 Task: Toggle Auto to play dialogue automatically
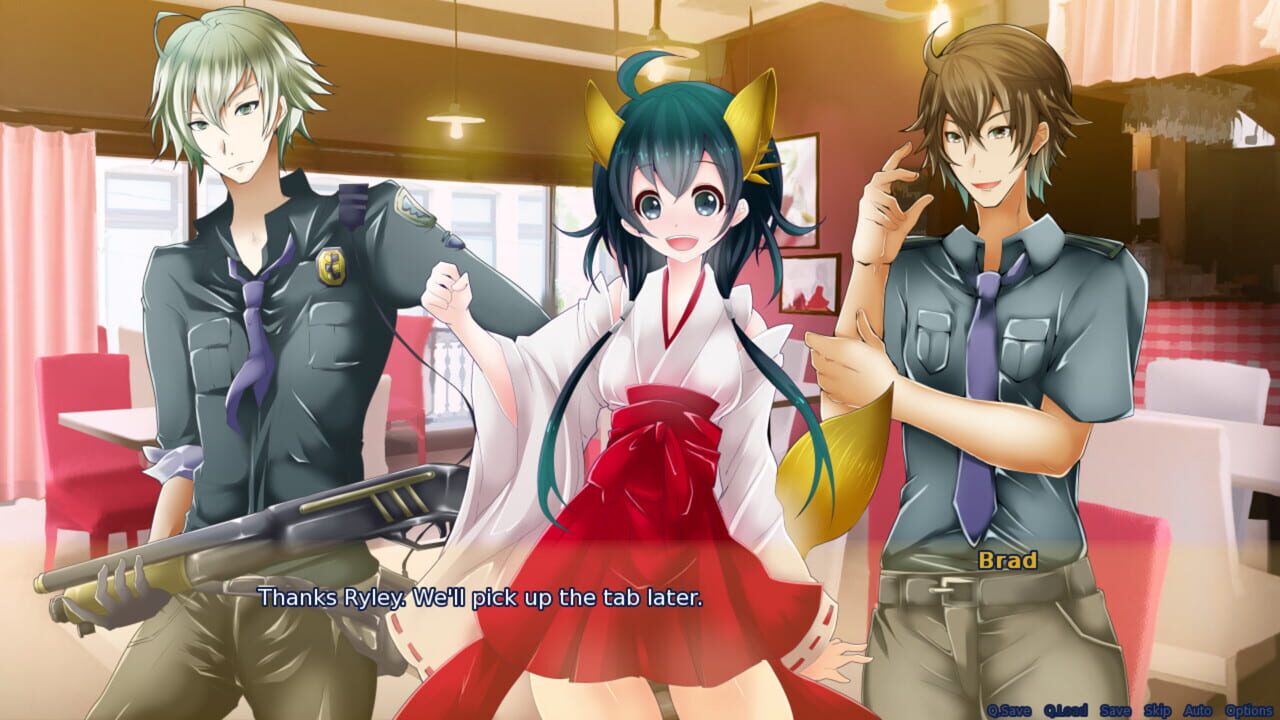coord(1197,710)
